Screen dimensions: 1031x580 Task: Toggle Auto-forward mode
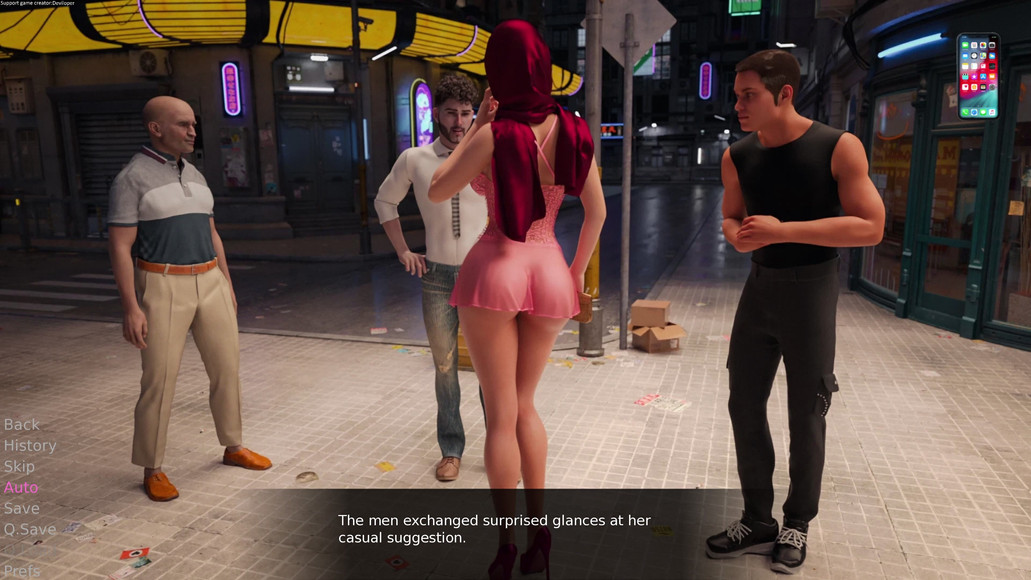[x=21, y=487]
